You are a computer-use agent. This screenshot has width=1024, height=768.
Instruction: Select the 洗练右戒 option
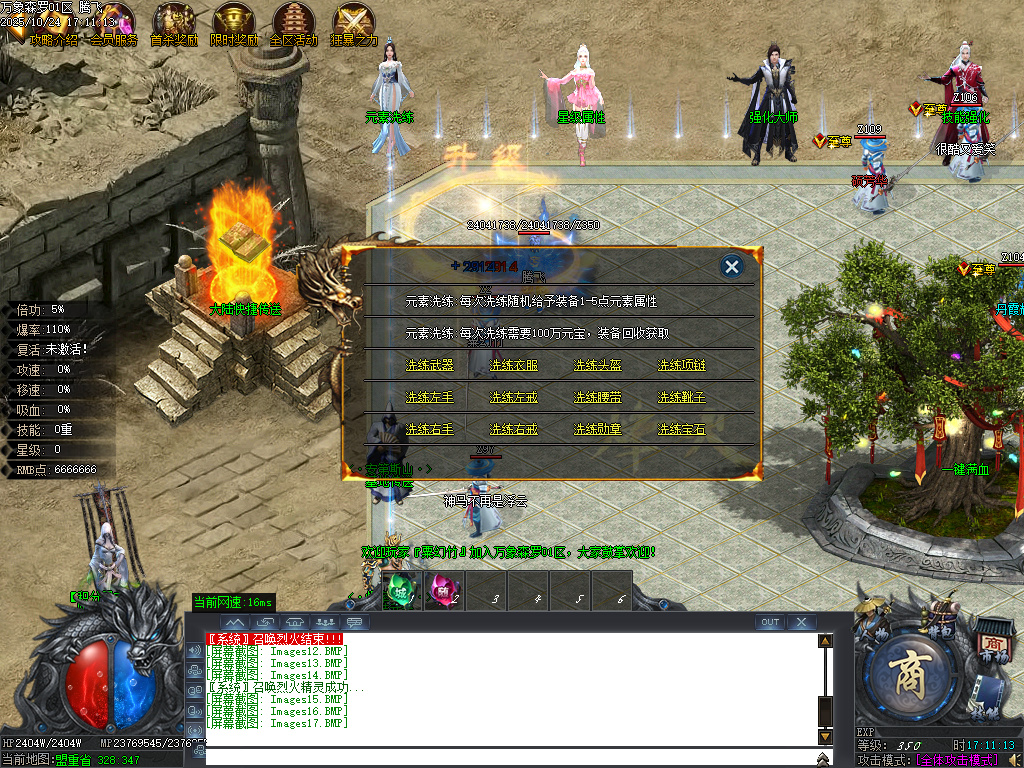point(513,429)
